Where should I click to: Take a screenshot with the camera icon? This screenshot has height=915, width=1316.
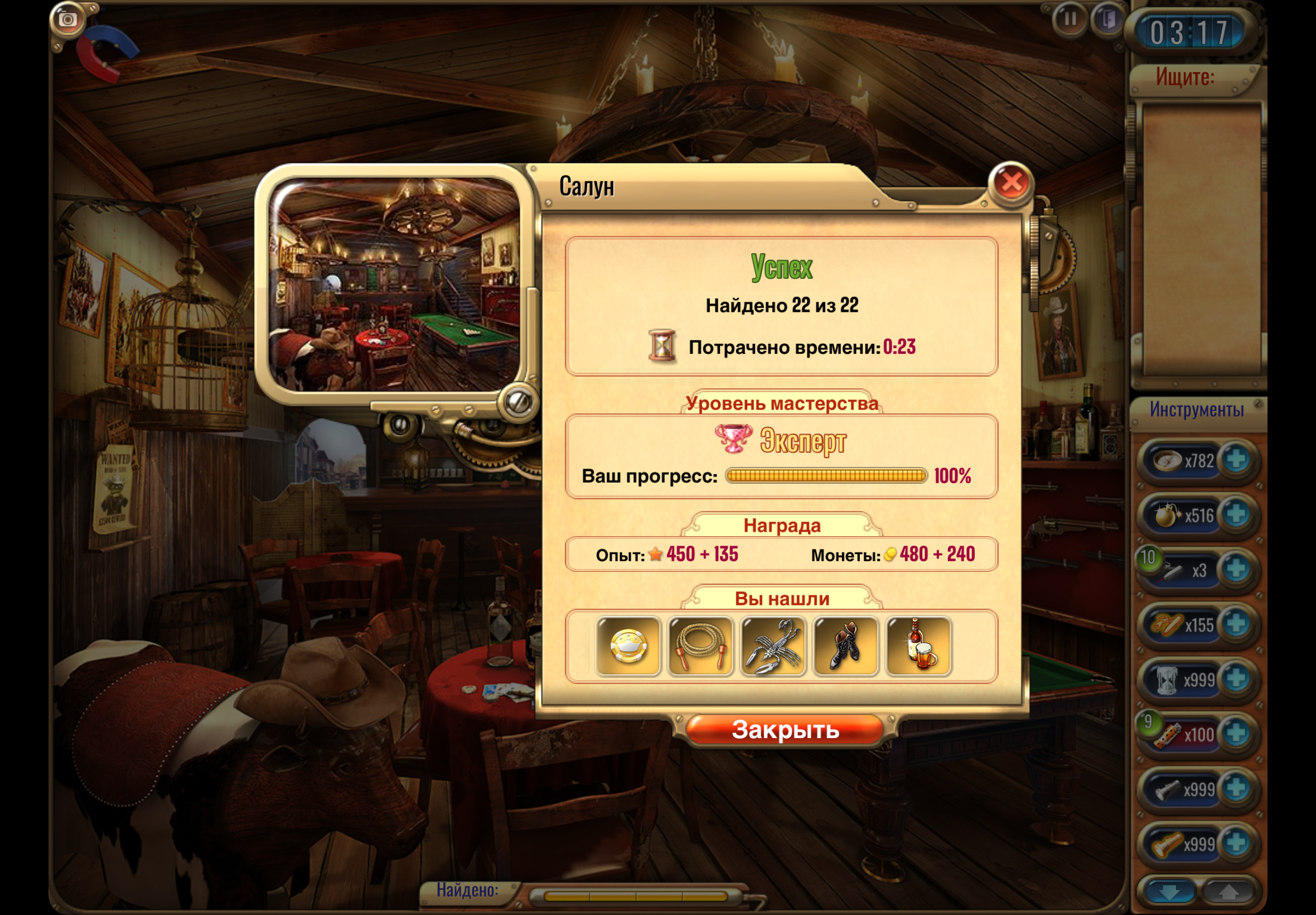point(67,20)
